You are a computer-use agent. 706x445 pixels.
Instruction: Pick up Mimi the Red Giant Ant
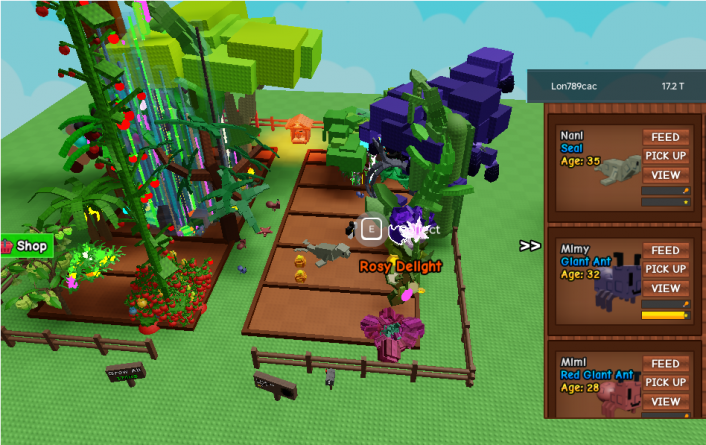coord(665,382)
